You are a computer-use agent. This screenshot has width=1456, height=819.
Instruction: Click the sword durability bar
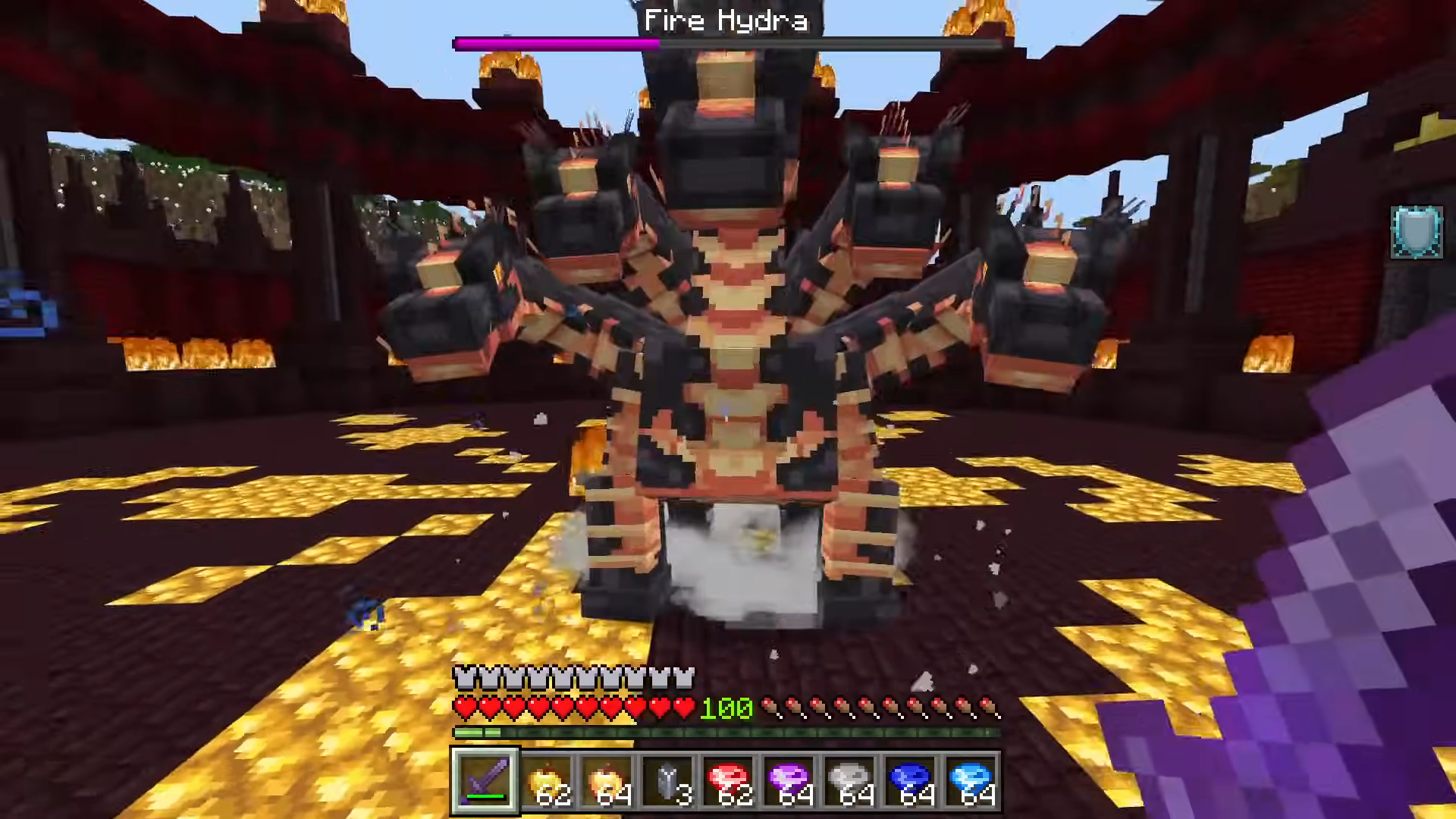[485, 798]
